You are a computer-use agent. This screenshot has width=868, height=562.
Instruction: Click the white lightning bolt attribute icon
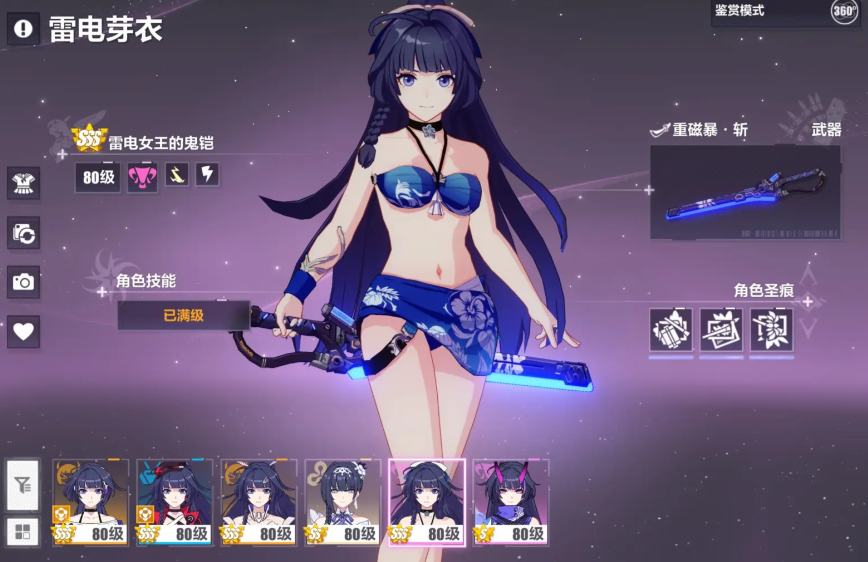click(x=207, y=175)
